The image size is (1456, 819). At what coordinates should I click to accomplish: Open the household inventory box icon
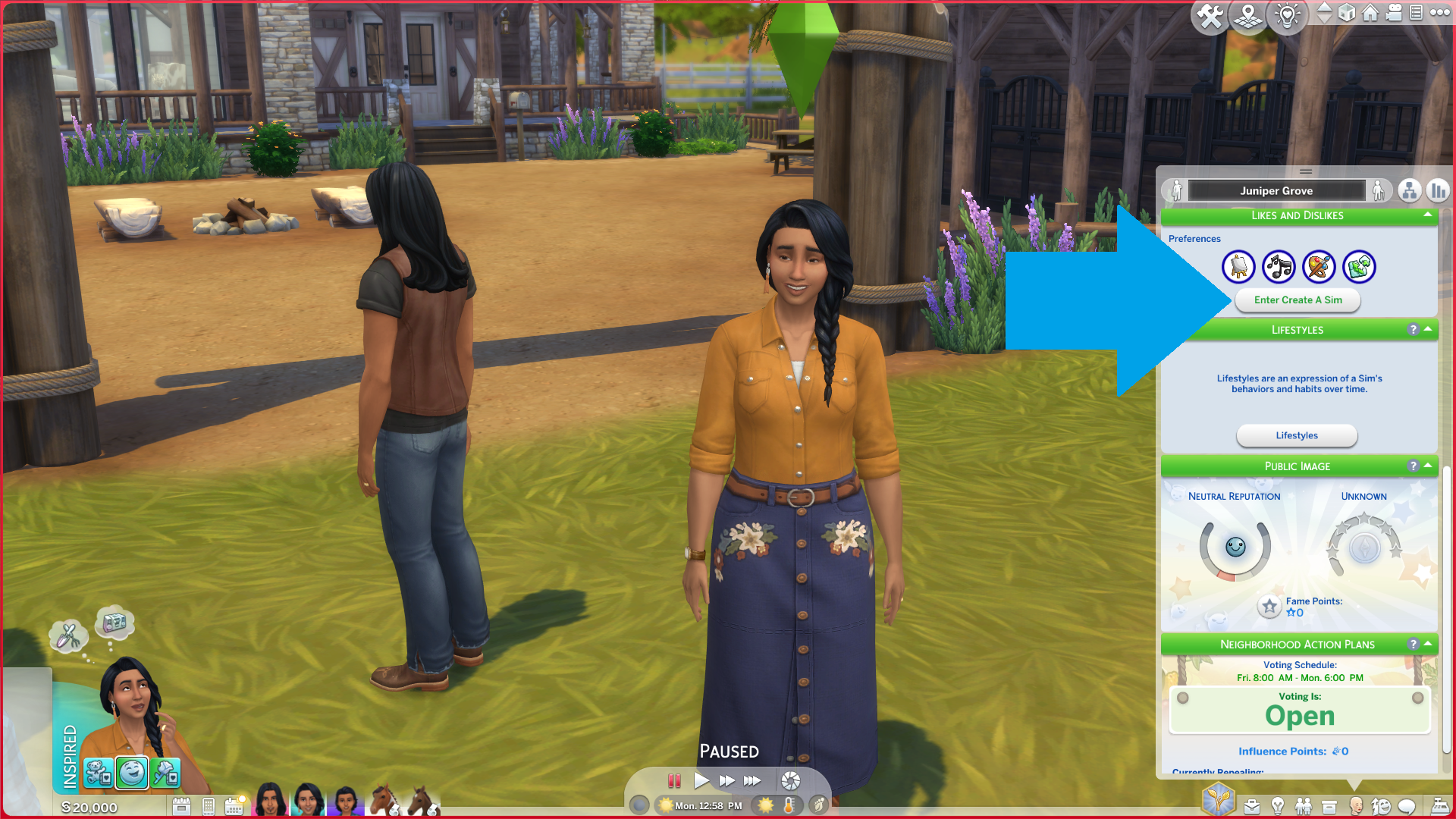click(1329, 806)
